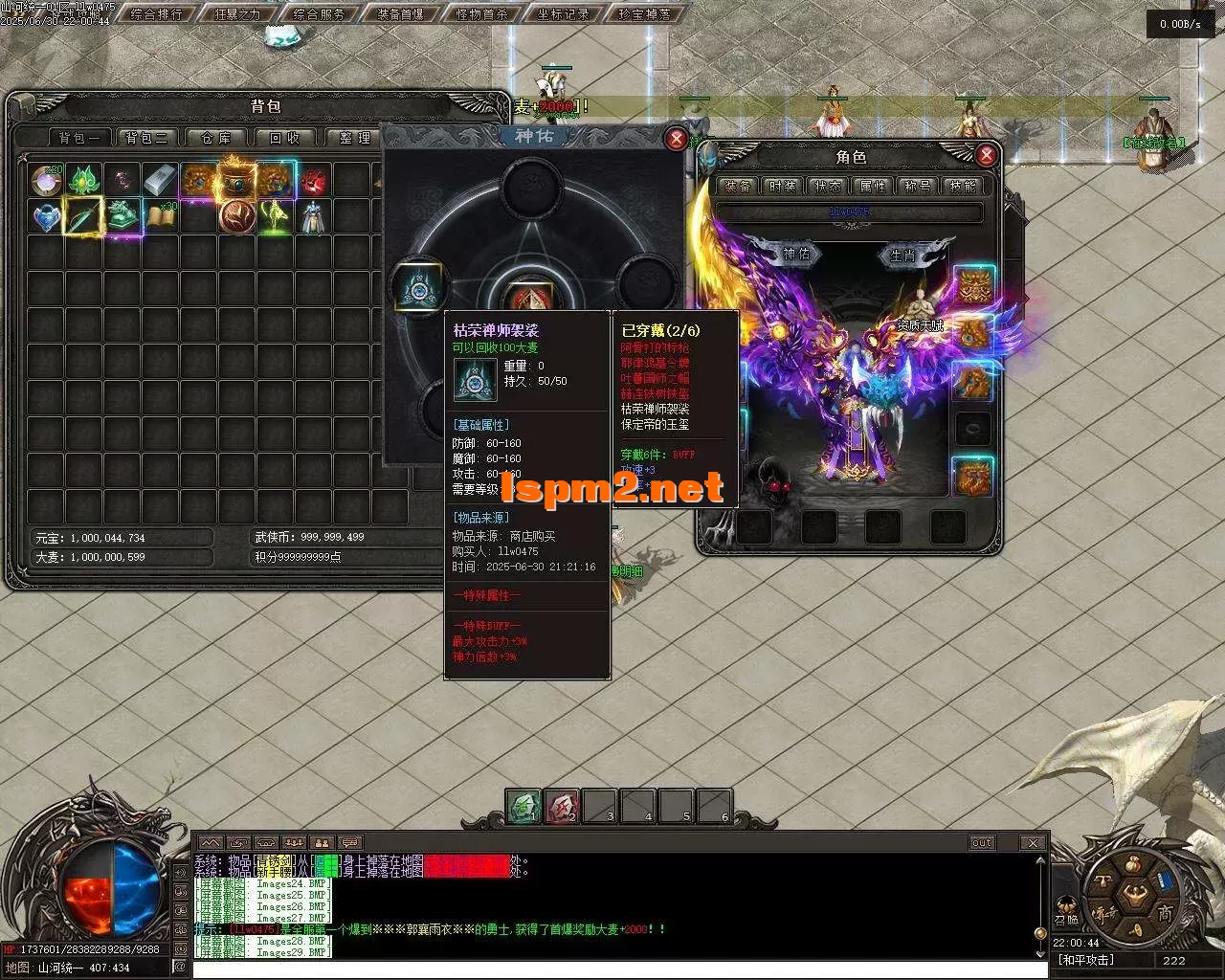The height and width of the screenshot is (980, 1225).
Task: Use the green gem in hotbar slot 1
Action: (523, 807)
